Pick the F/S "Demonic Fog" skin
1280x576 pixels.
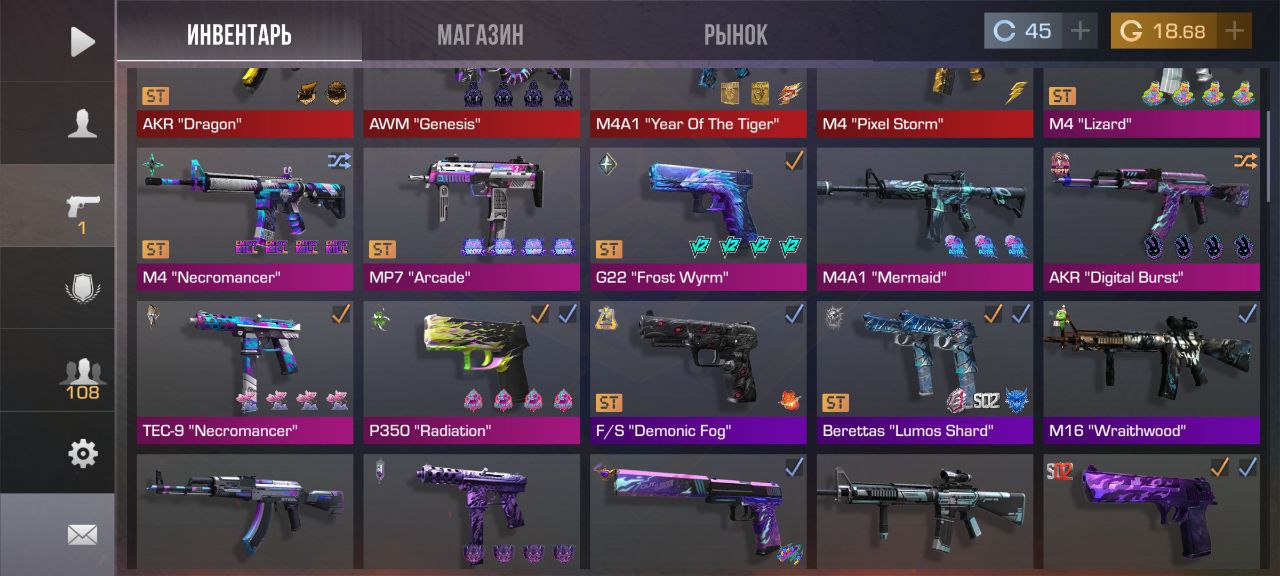(x=698, y=372)
